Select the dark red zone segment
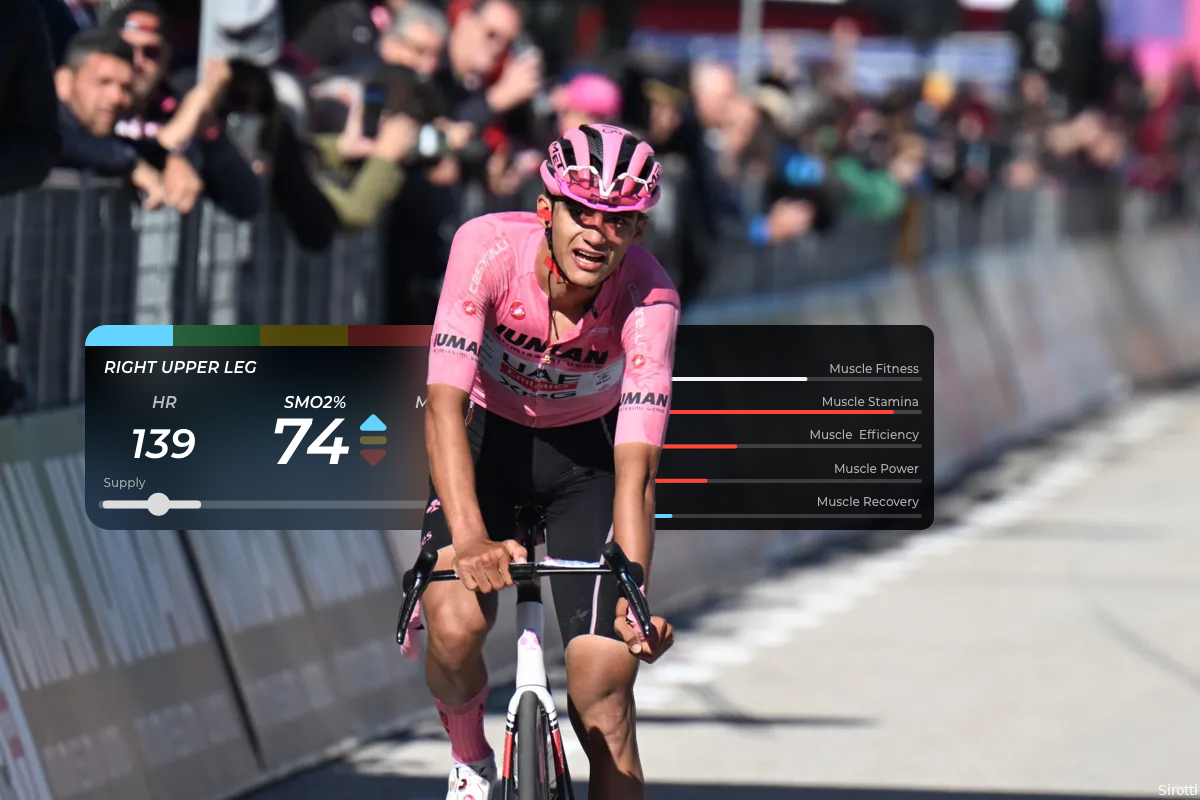 tap(388, 336)
